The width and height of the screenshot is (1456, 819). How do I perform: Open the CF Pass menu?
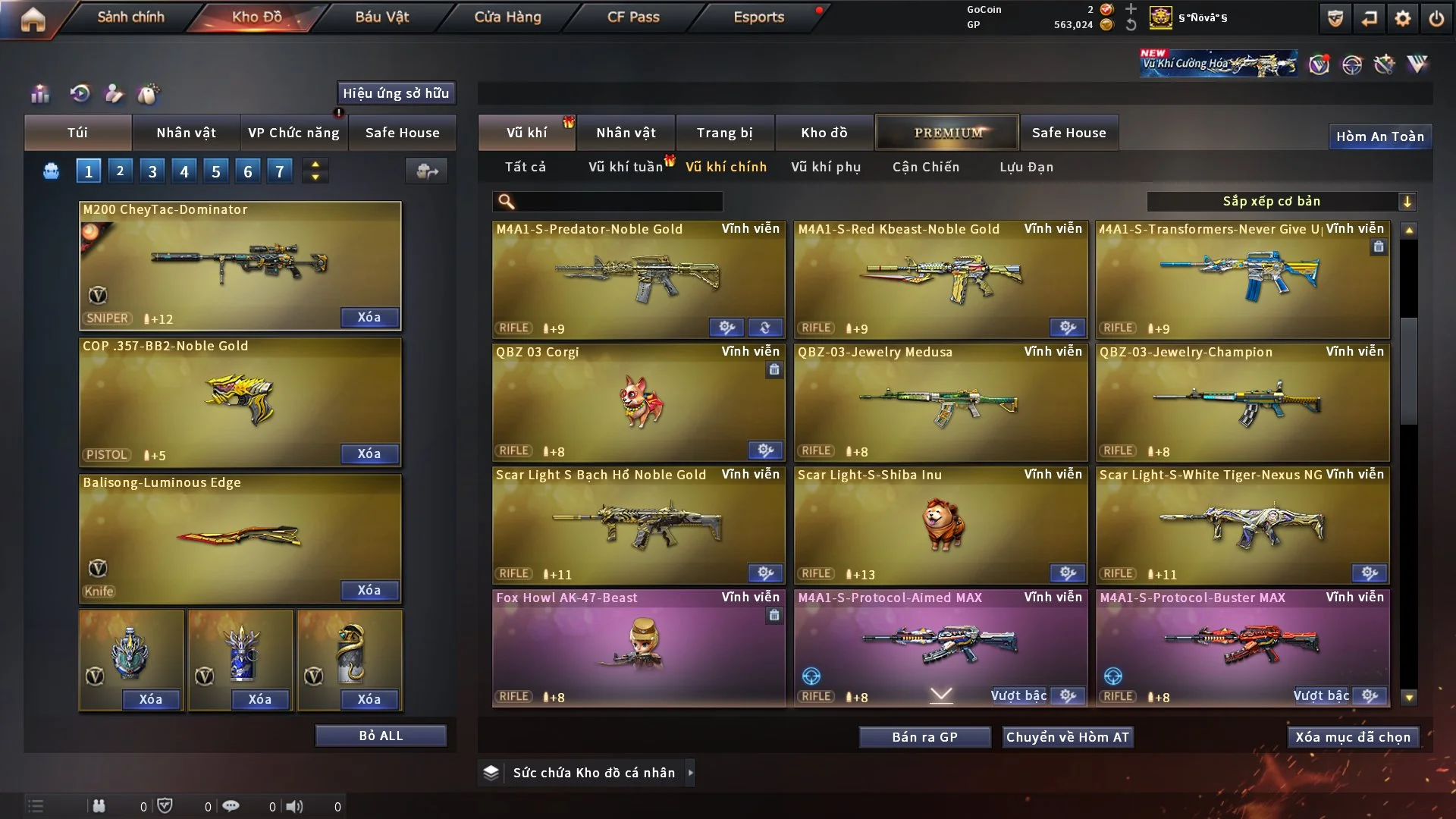pos(633,17)
